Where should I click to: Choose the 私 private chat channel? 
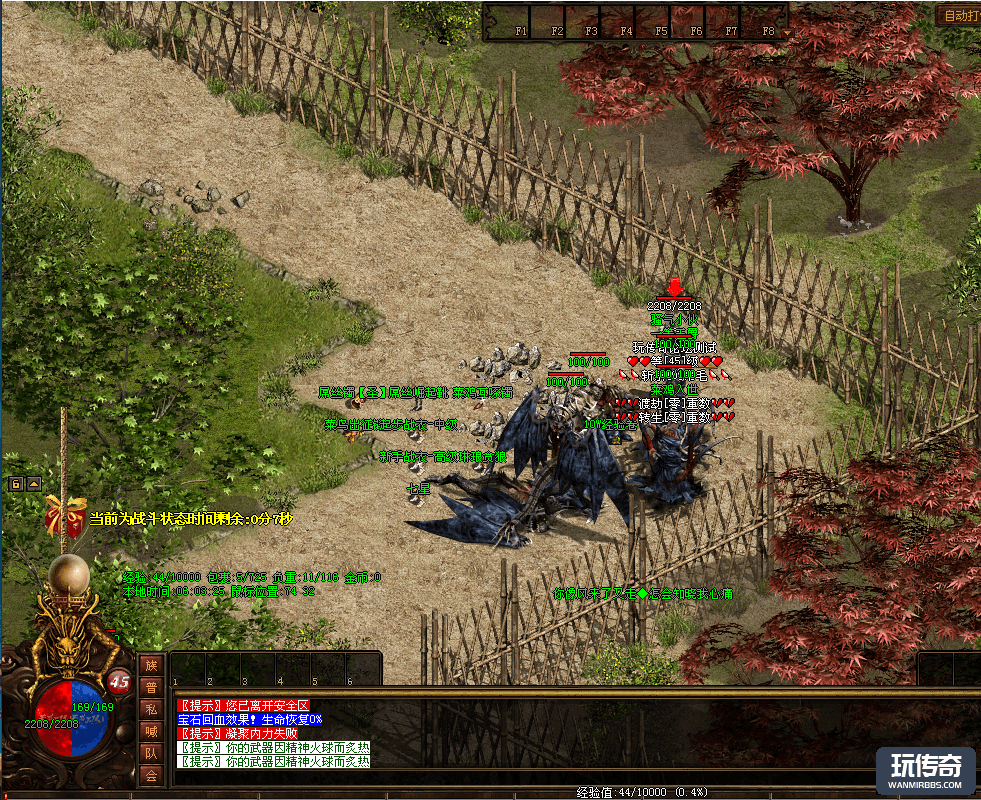[x=150, y=709]
